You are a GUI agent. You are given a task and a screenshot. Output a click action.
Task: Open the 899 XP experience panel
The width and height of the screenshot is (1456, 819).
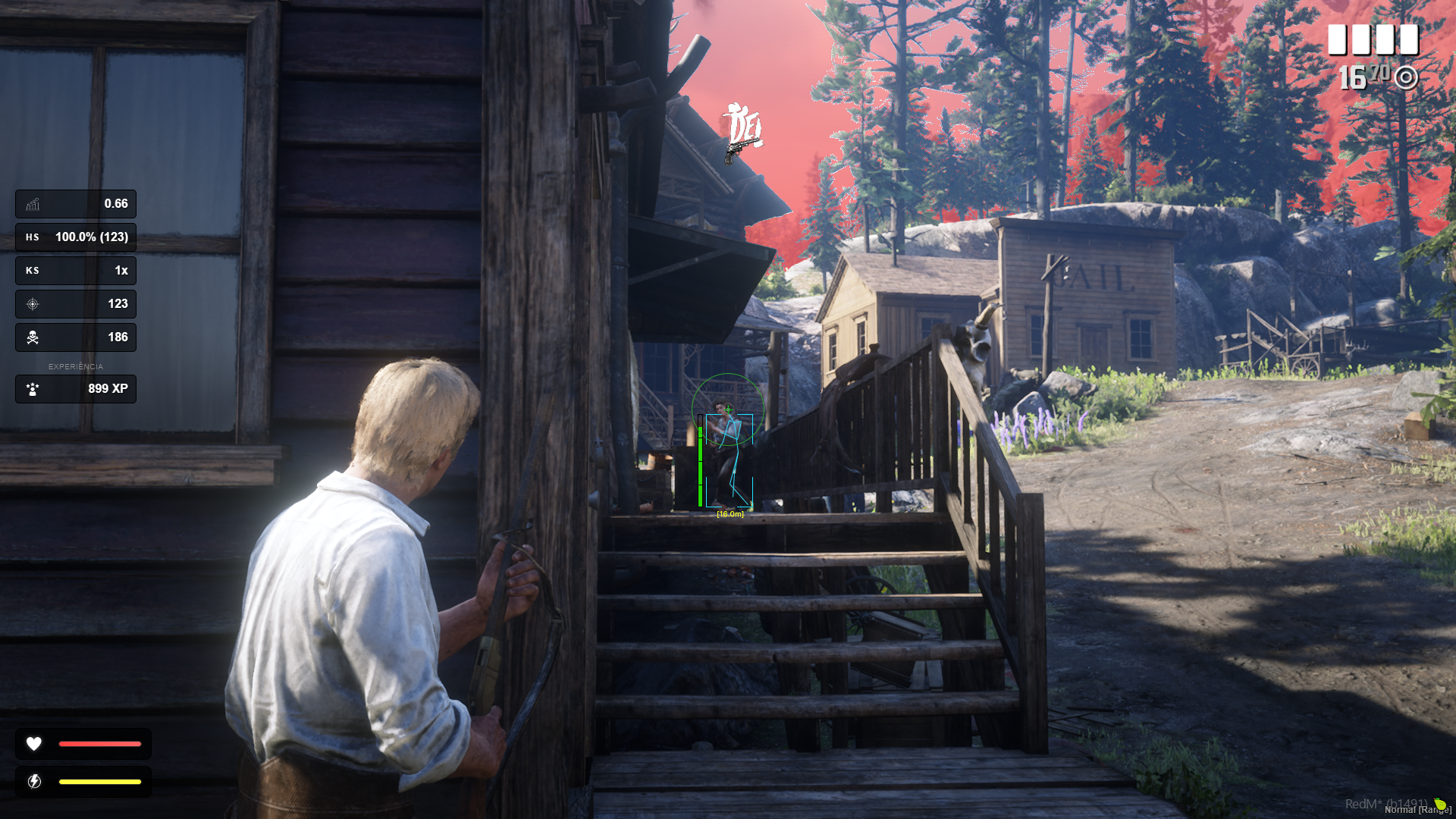(x=76, y=389)
